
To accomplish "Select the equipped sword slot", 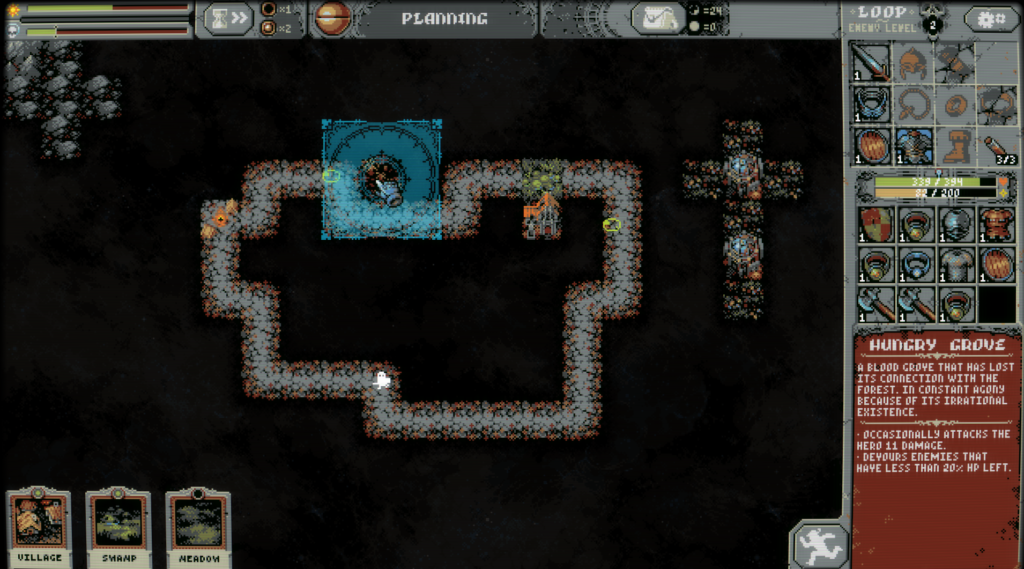I will (871, 63).
